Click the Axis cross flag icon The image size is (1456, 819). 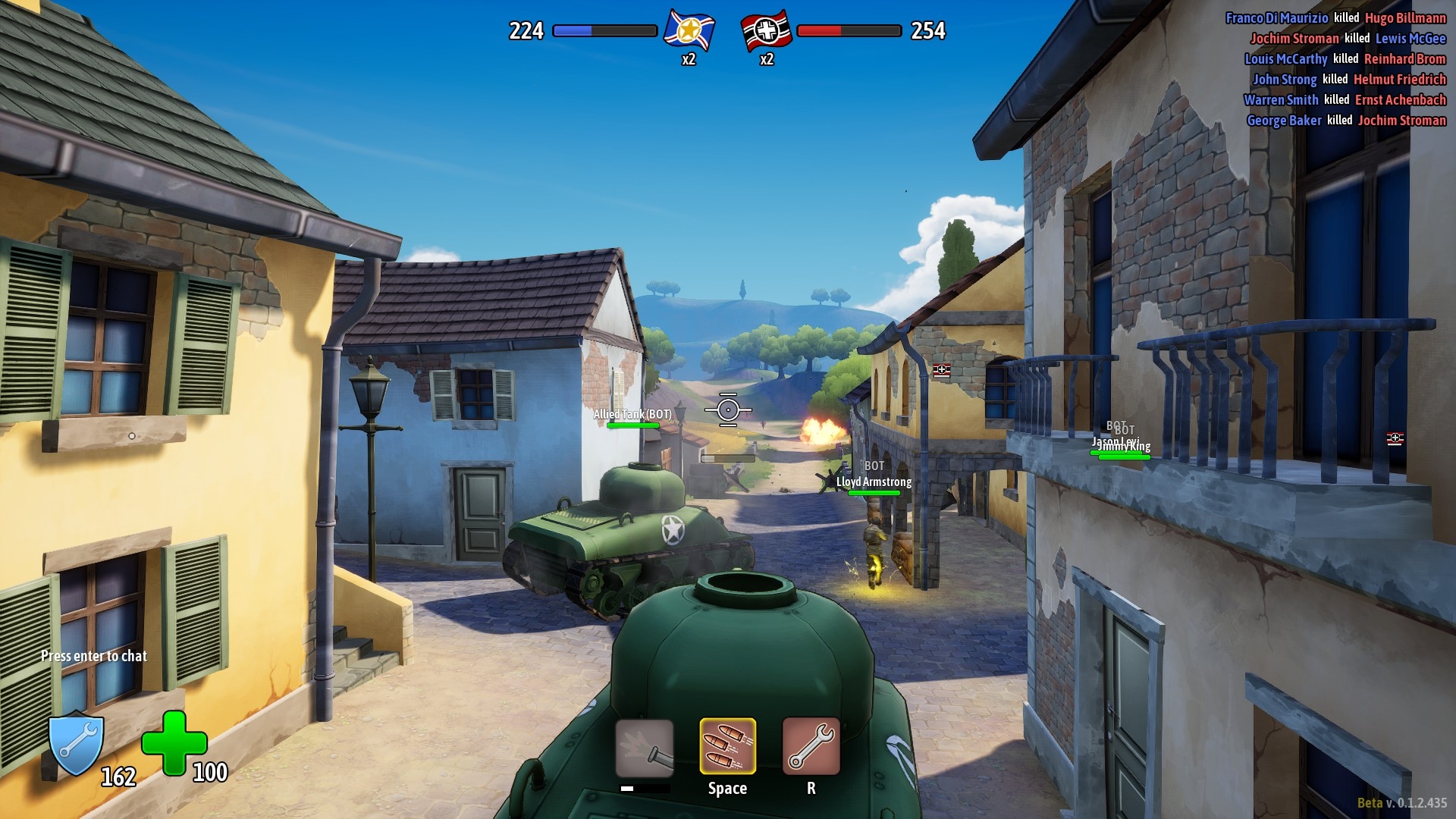tap(766, 31)
